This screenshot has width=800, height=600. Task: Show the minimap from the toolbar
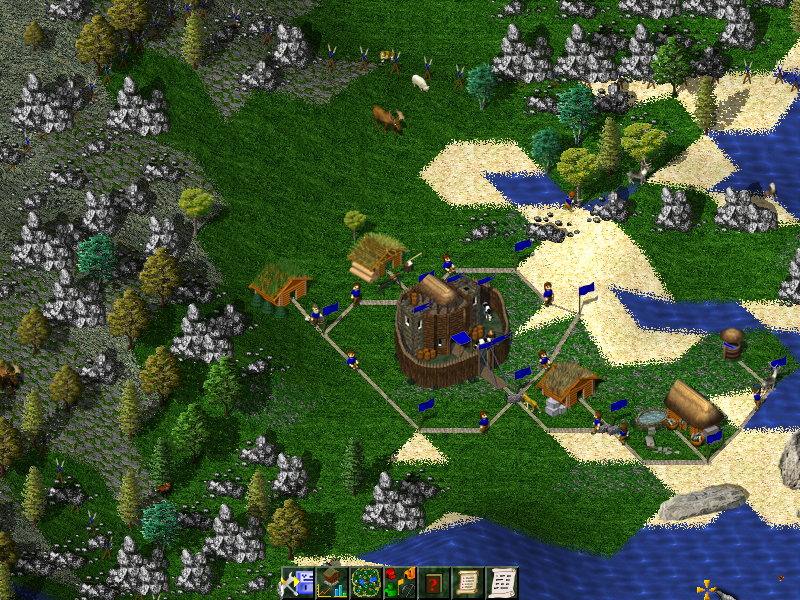(x=366, y=583)
